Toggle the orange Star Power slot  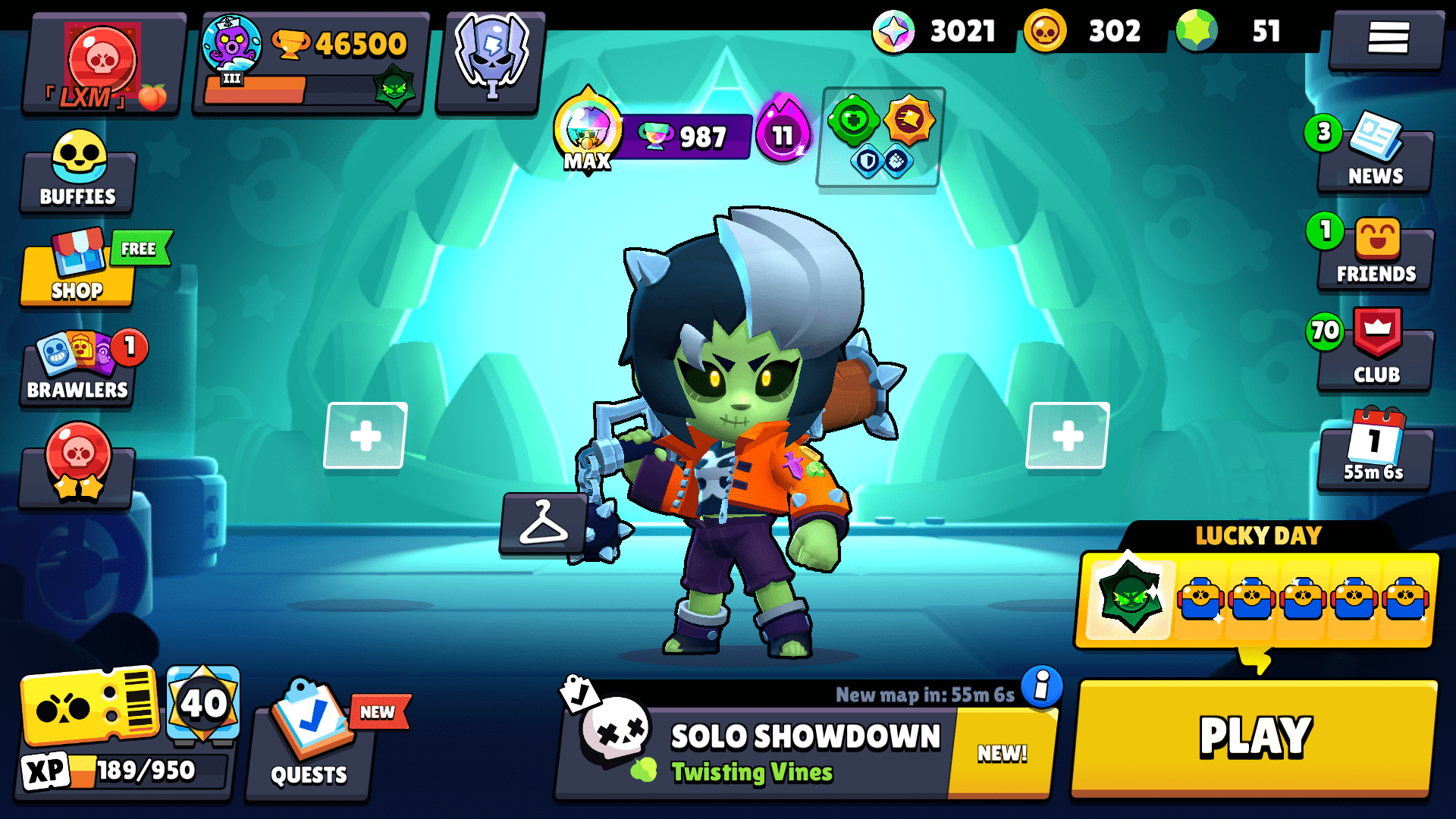(x=910, y=121)
